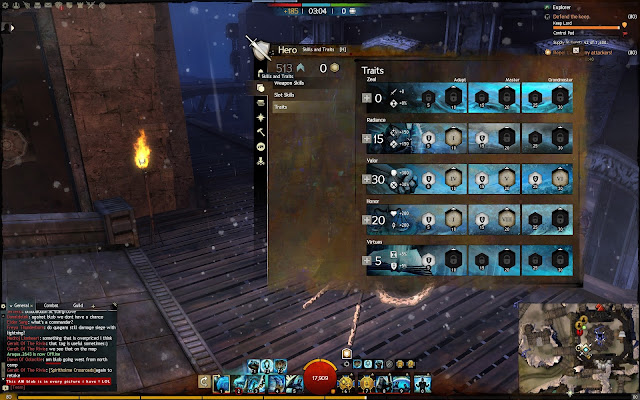Increase the Honor trait line points
Screen dimensions: 640x400
[x=367, y=220]
